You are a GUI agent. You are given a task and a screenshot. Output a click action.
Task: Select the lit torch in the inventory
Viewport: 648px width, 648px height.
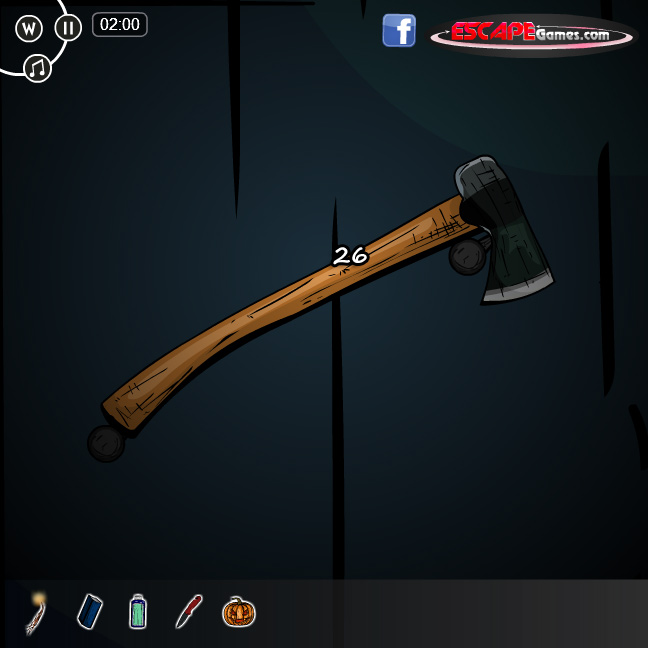tap(37, 611)
